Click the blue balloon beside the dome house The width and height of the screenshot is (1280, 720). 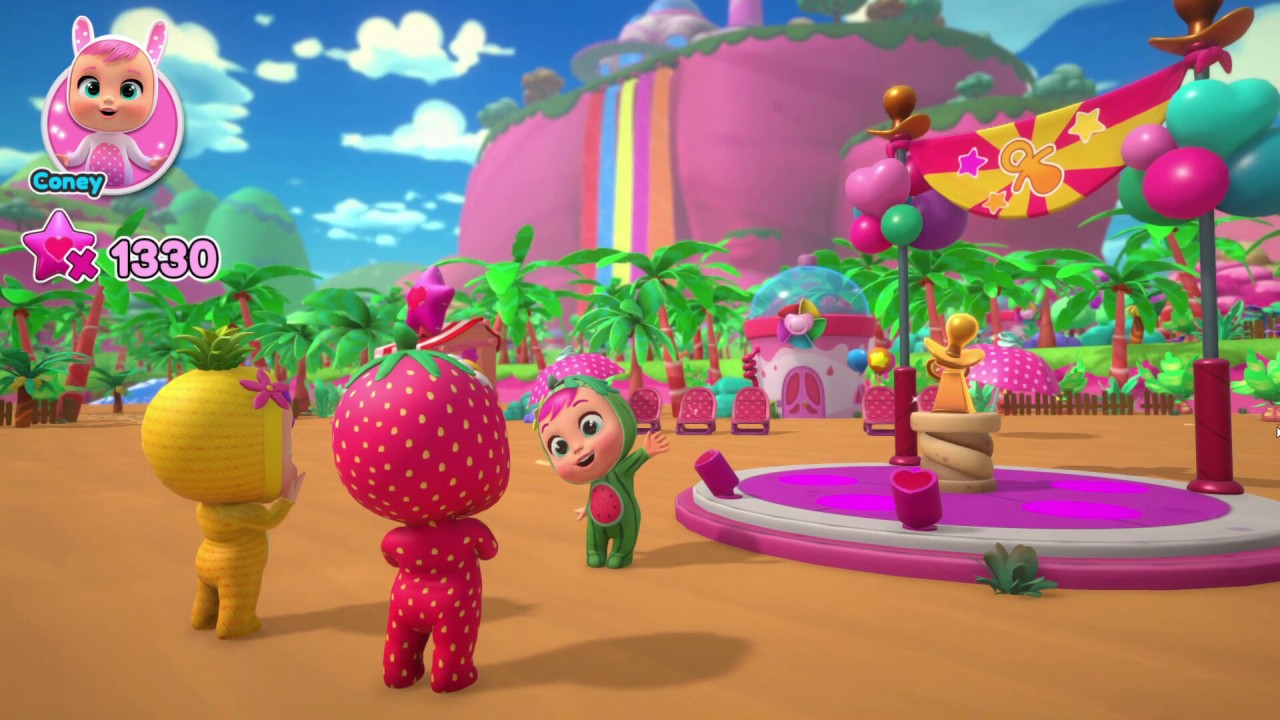pyautogui.click(x=855, y=360)
